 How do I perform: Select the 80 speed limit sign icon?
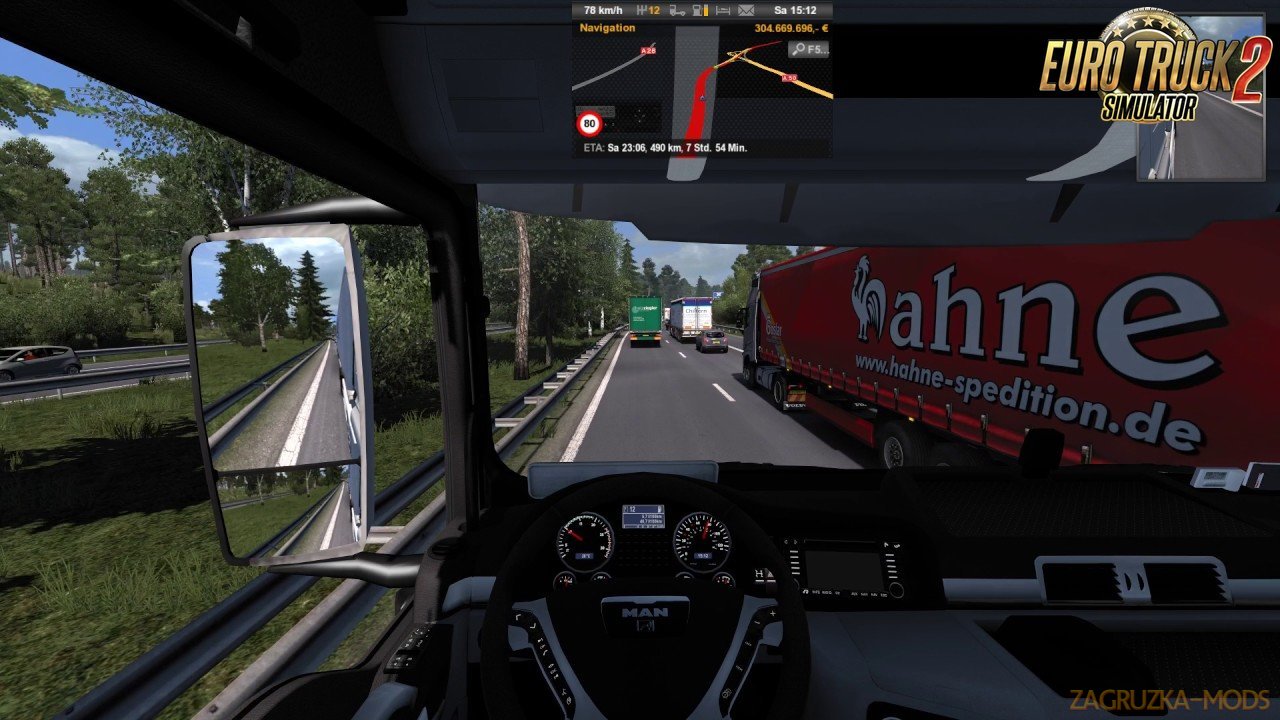(x=590, y=123)
